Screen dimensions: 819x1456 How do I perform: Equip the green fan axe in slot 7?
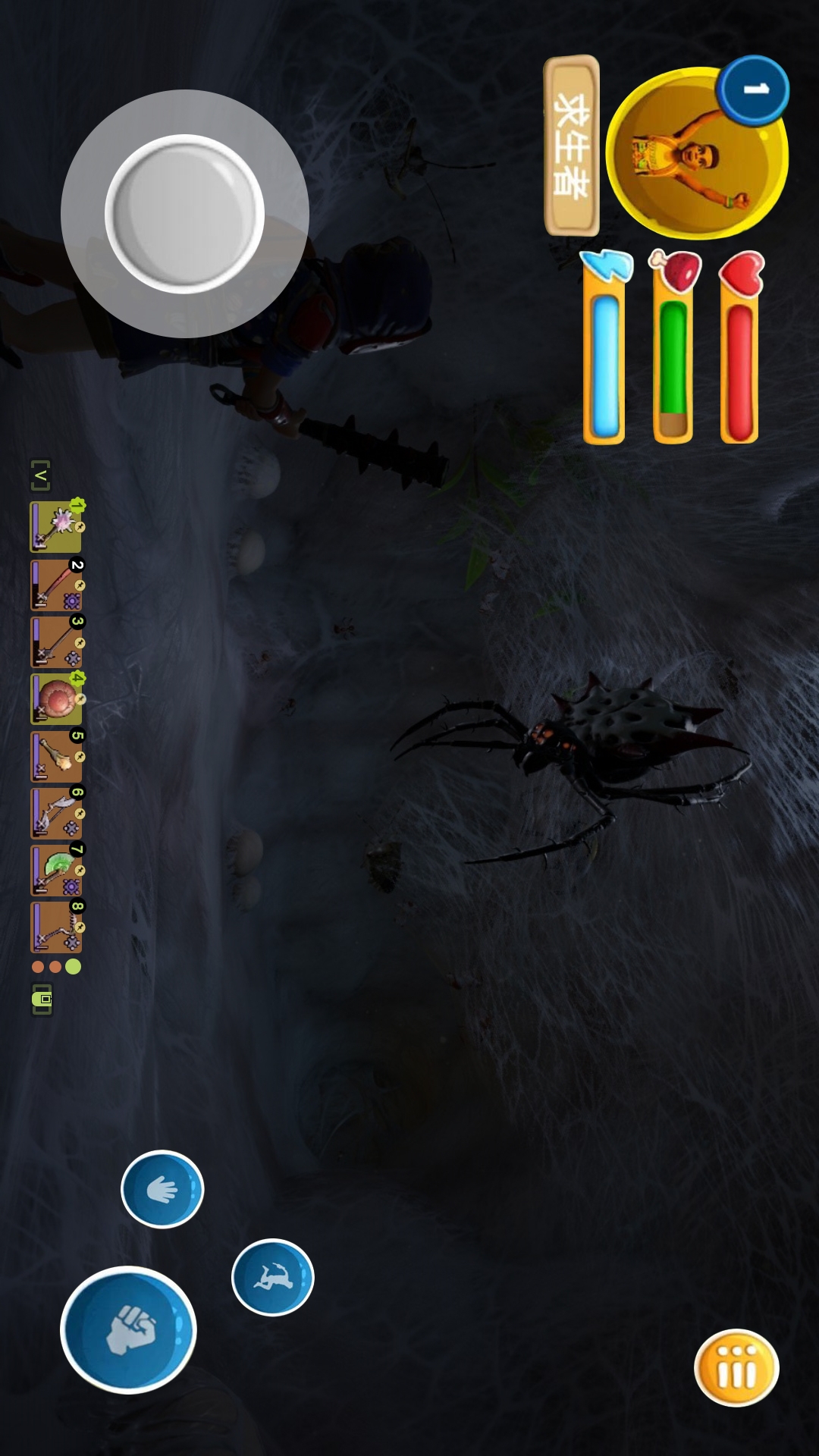click(x=56, y=870)
